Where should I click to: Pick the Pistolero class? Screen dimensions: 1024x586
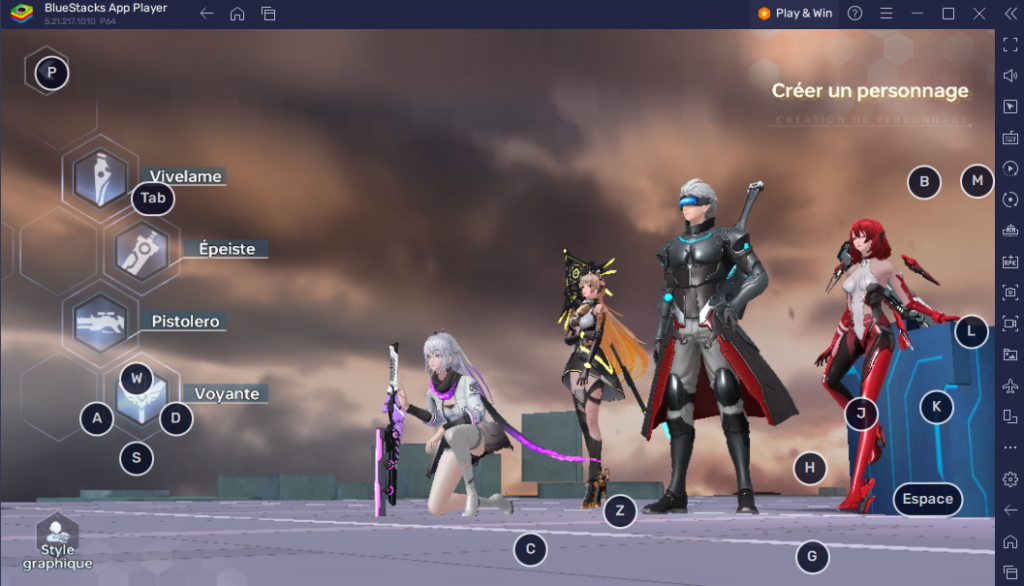coord(100,322)
